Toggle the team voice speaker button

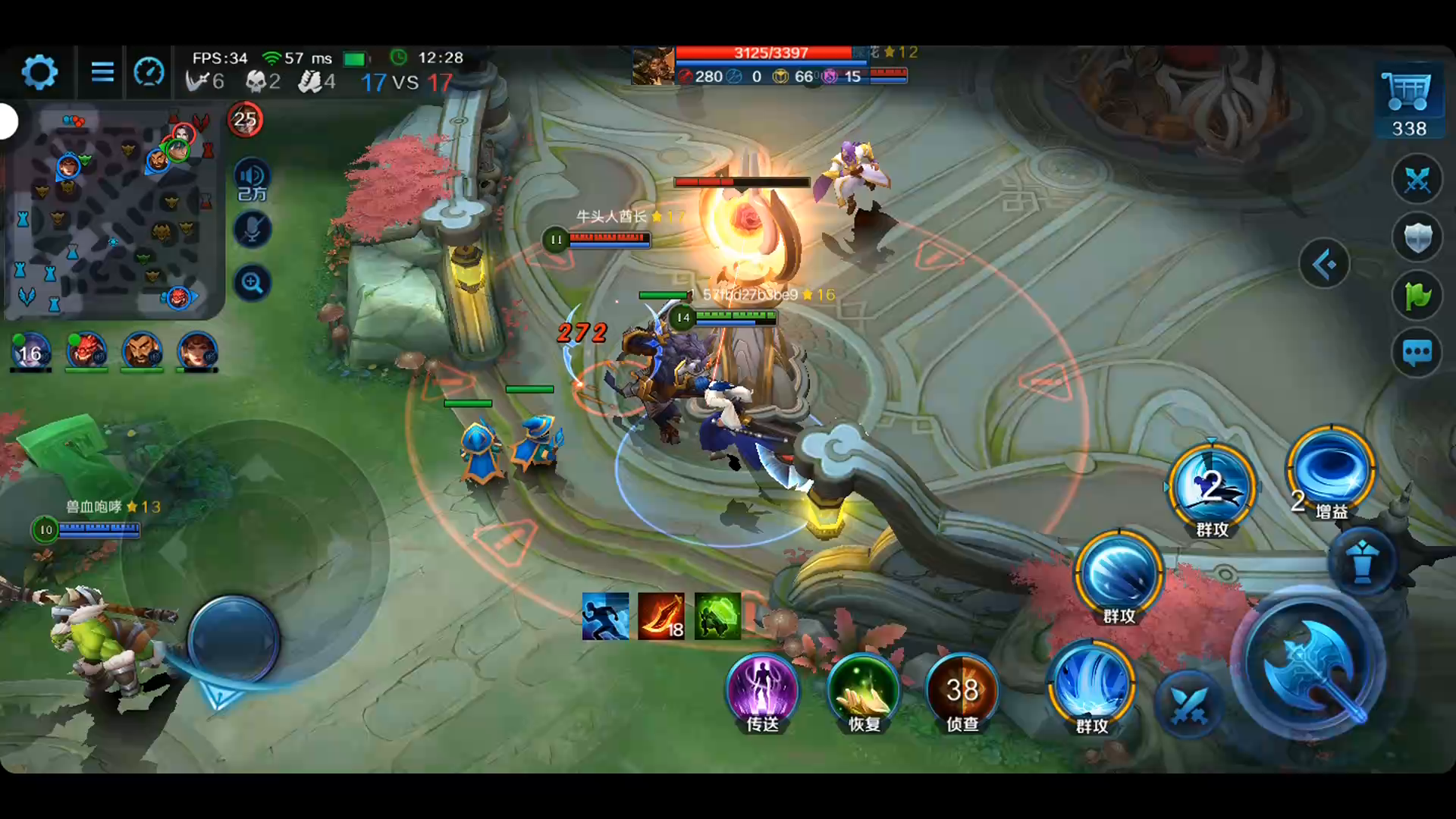coord(252,181)
